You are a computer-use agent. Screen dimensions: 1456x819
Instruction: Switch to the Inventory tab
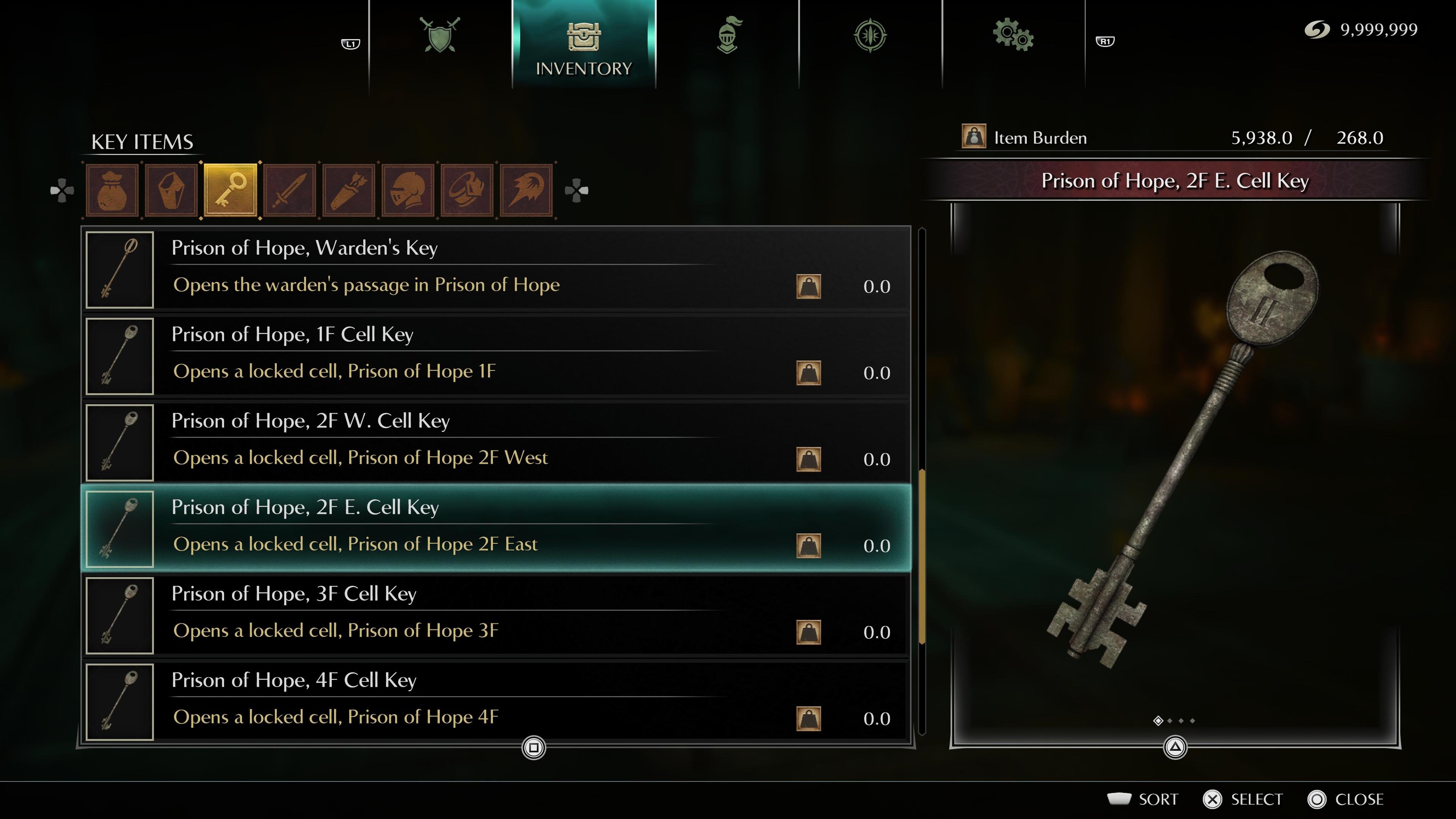pyautogui.click(x=583, y=45)
